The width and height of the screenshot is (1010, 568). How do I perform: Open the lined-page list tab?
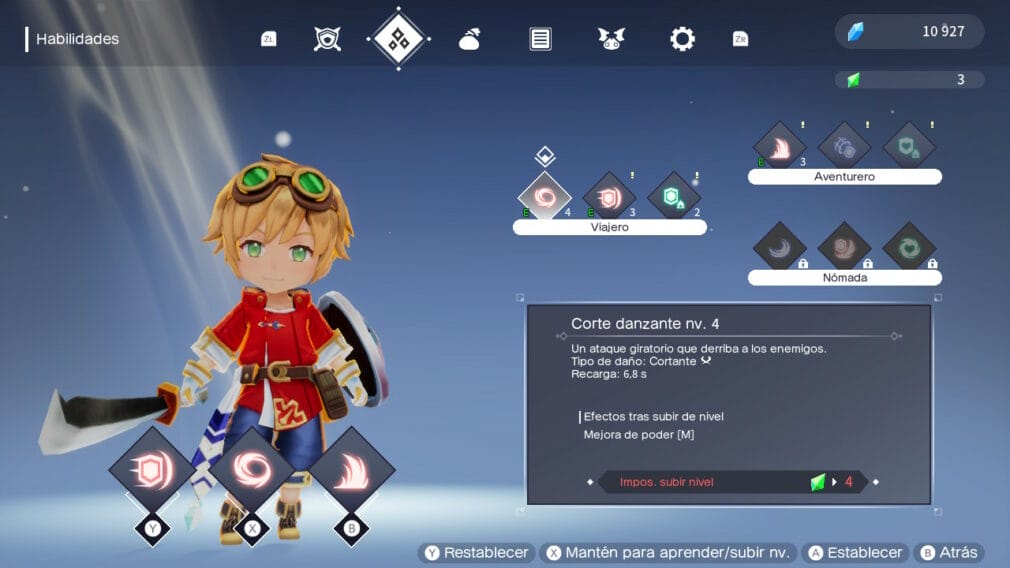[540, 39]
